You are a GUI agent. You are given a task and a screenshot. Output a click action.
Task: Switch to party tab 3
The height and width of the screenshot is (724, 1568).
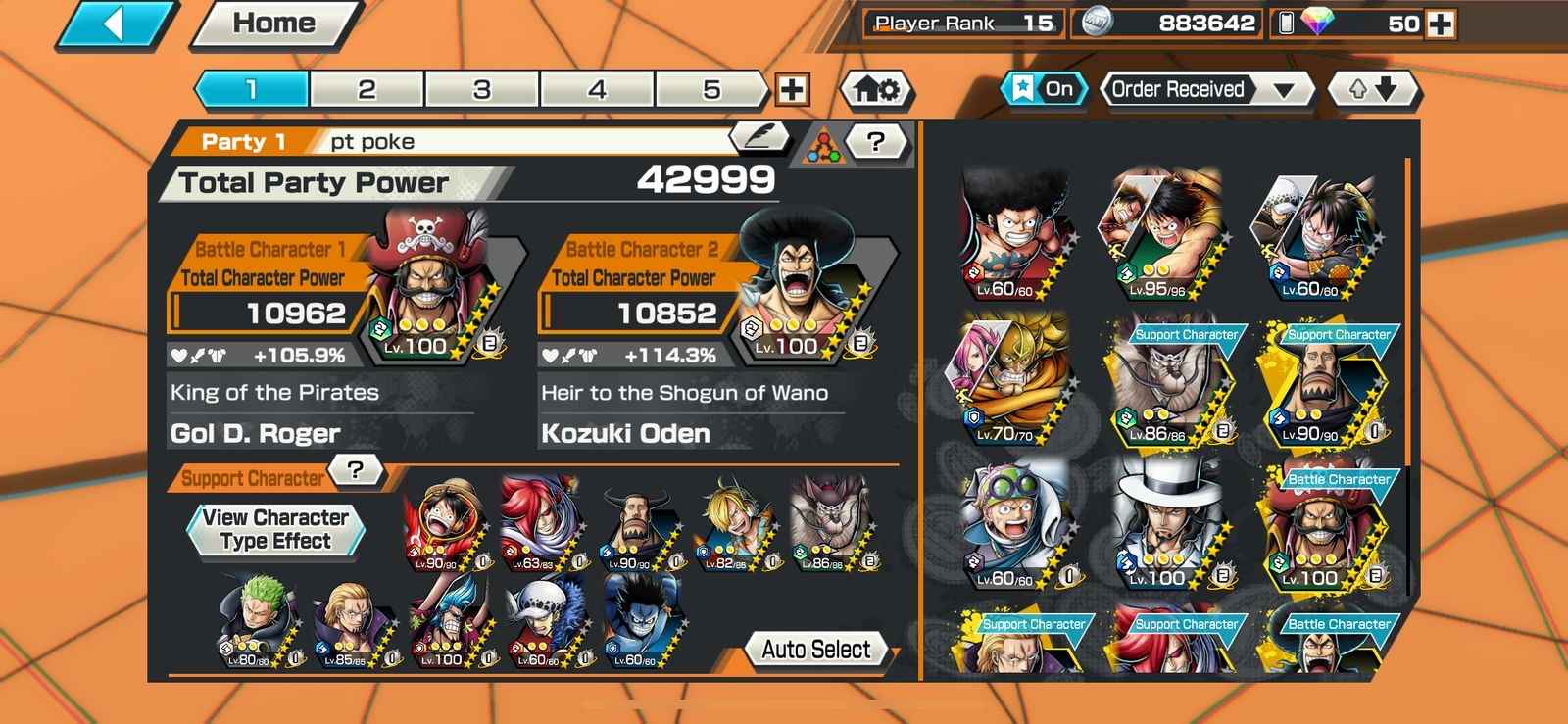481,89
